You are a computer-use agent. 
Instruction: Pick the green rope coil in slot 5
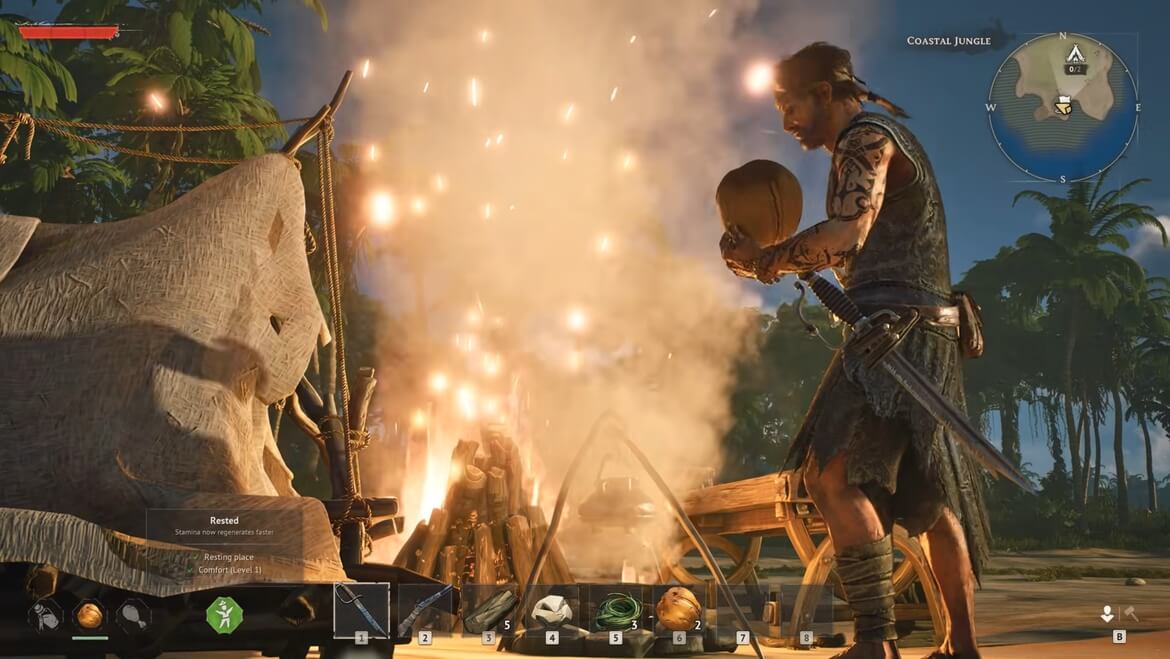point(615,610)
